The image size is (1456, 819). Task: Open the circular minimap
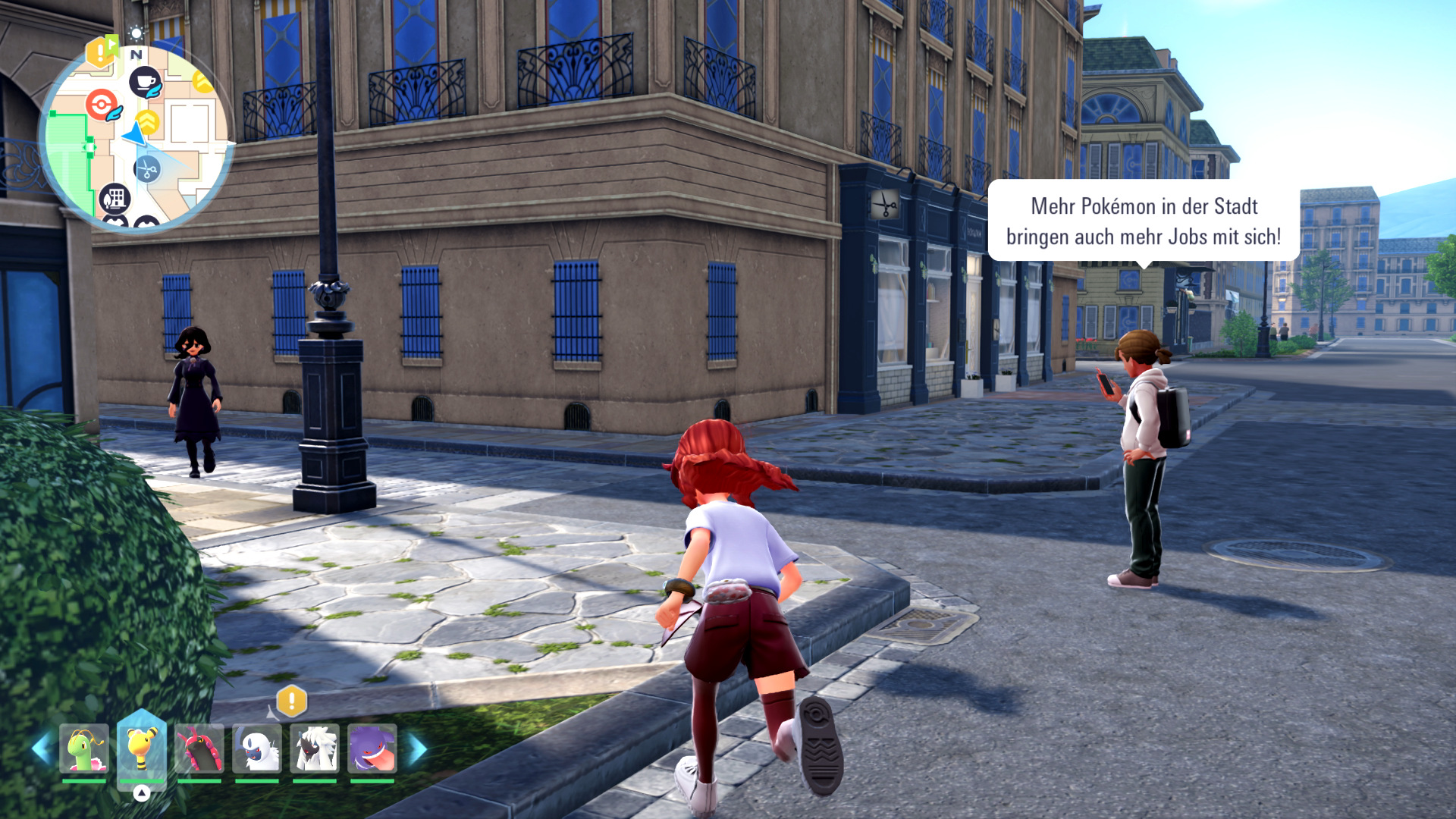coord(136,138)
